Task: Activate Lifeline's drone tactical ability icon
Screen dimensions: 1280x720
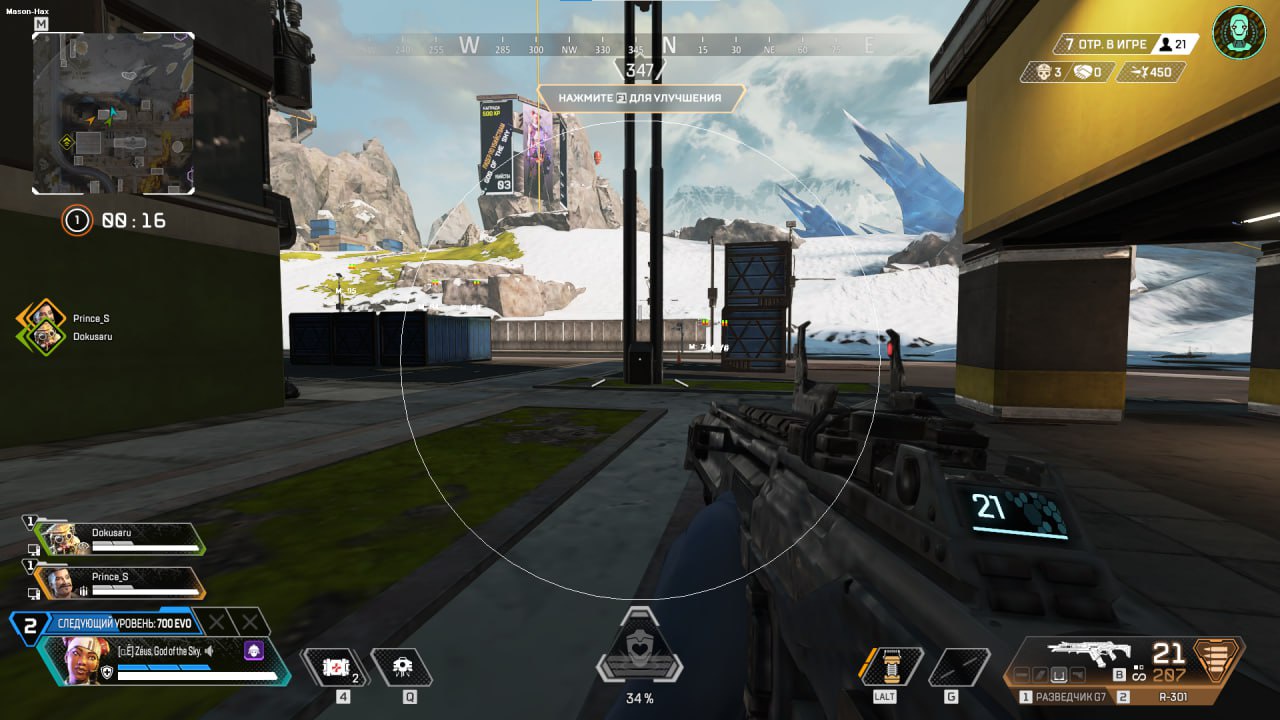Action: point(400,665)
